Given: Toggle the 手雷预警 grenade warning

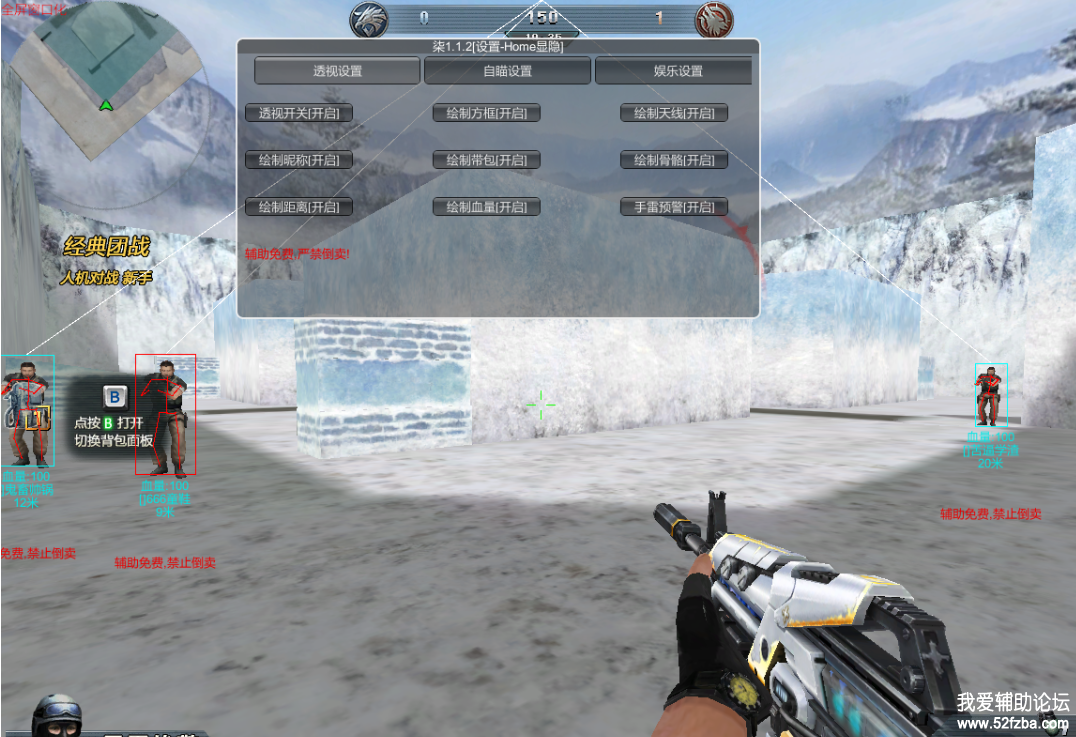Looking at the screenshot, I should [674, 207].
